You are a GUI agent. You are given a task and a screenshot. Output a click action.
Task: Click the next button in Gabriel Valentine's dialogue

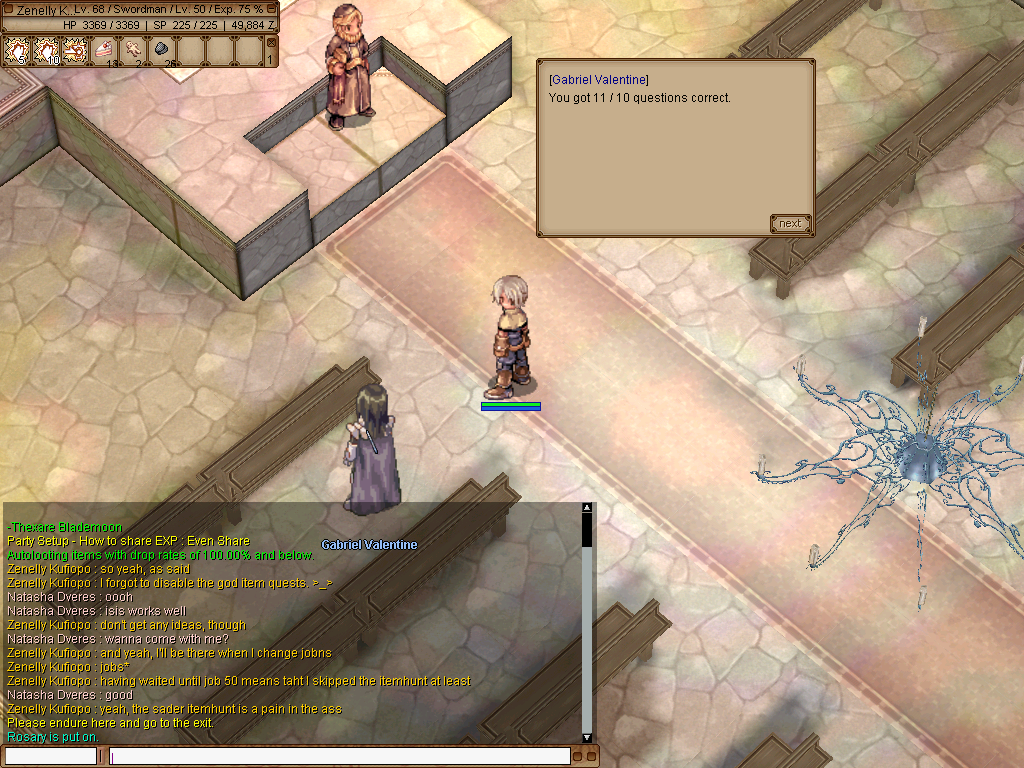tap(790, 223)
